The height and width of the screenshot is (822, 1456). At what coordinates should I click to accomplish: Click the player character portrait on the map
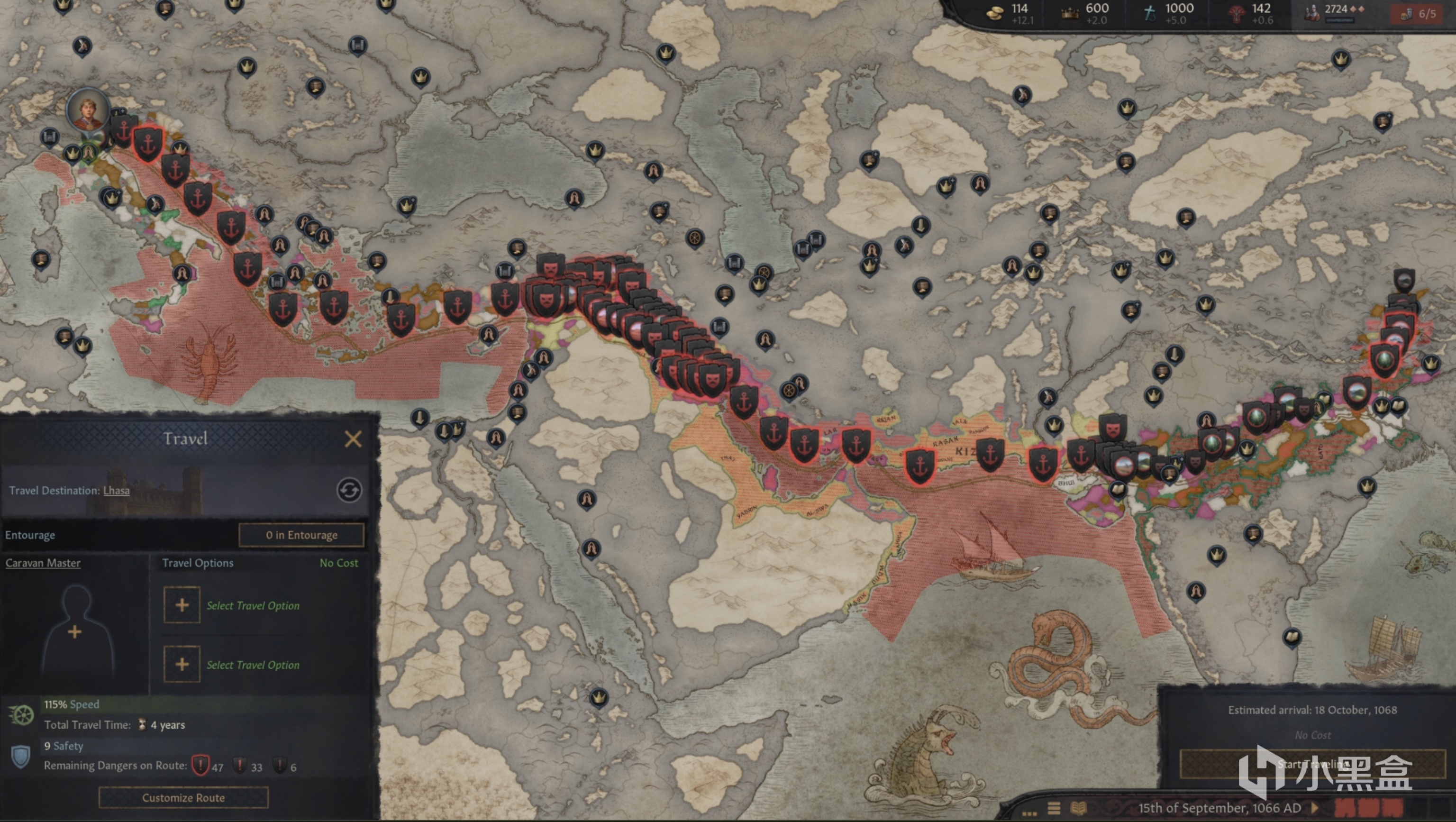coord(88,110)
